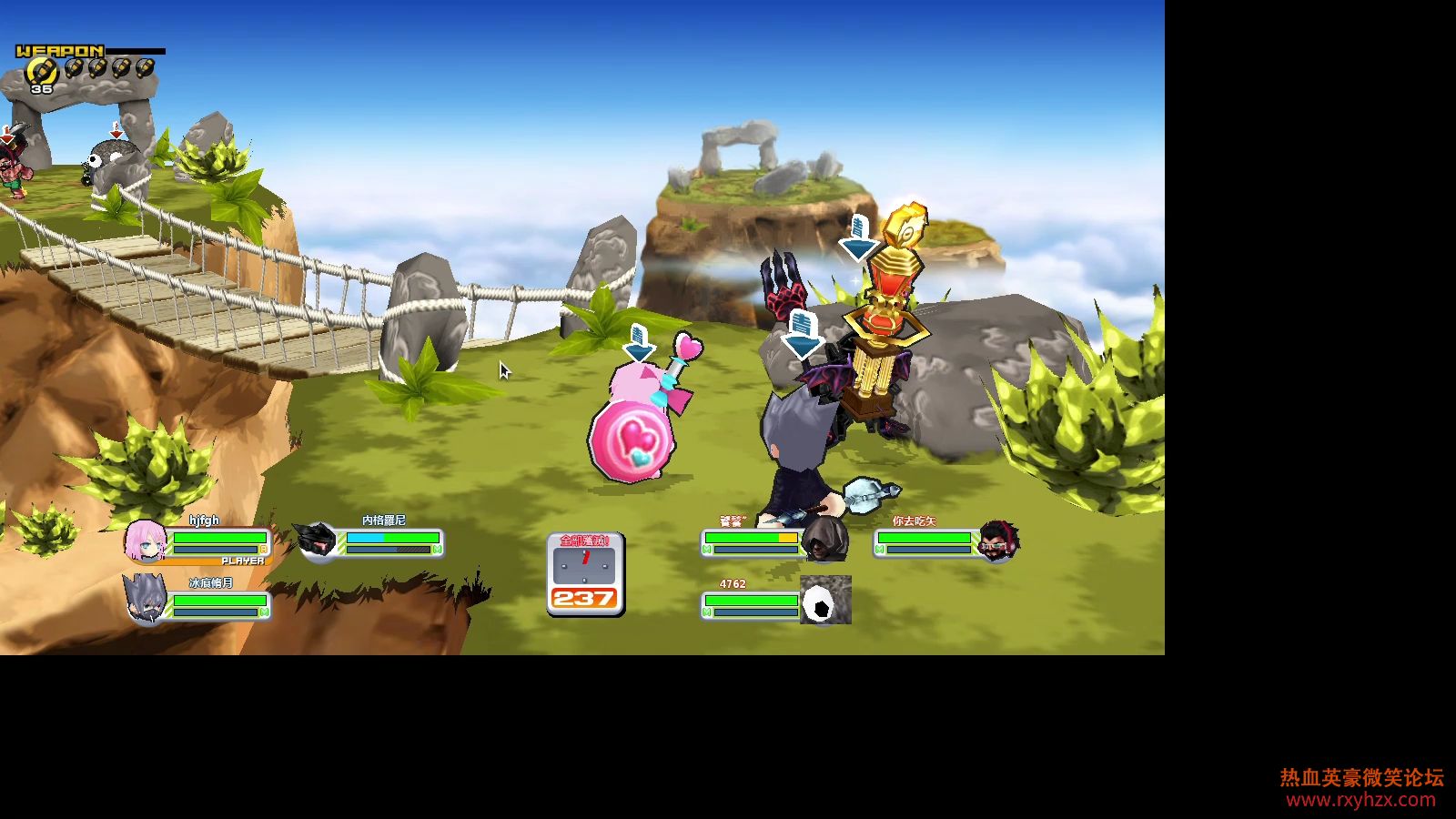Click the 4762 player's soccer ball avatar

tap(825, 601)
